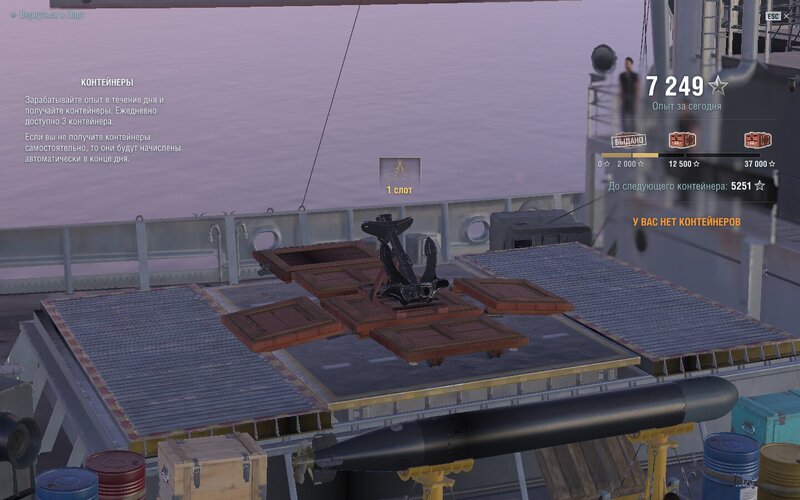The height and width of the screenshot is (500, 800).
Task: Click the issued (ВЫДАНО) container icon
Action: point(628,140)
